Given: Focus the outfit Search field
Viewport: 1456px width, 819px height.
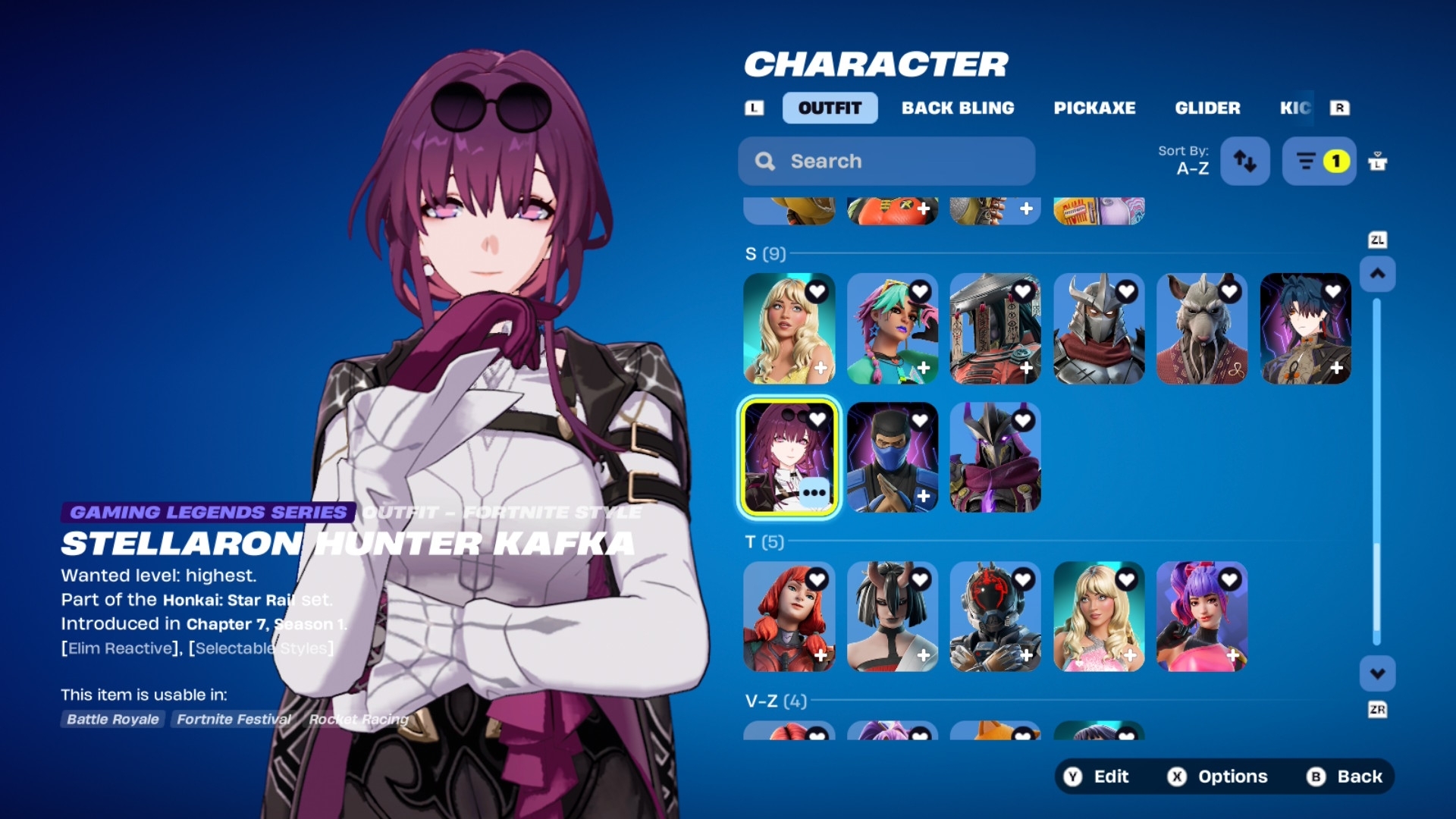Looking at the screenshot, I should coord(886,161).
